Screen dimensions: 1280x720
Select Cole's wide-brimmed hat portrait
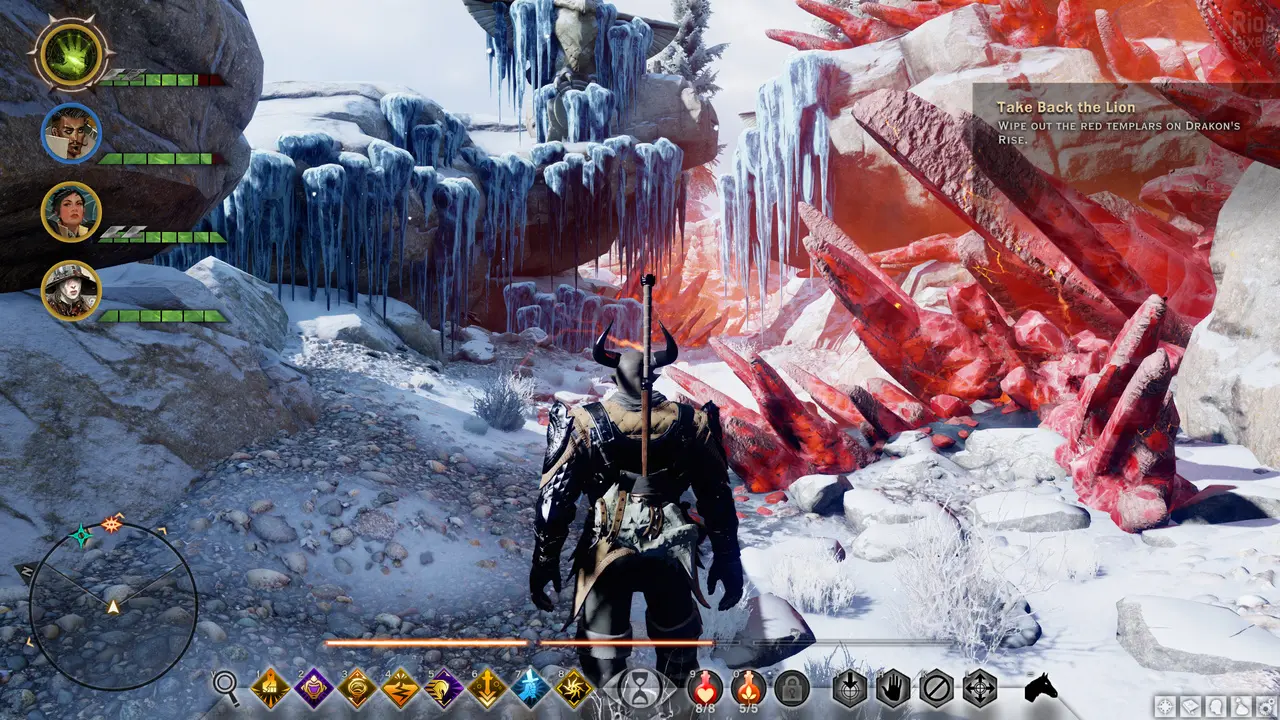(x=71, y=290)
